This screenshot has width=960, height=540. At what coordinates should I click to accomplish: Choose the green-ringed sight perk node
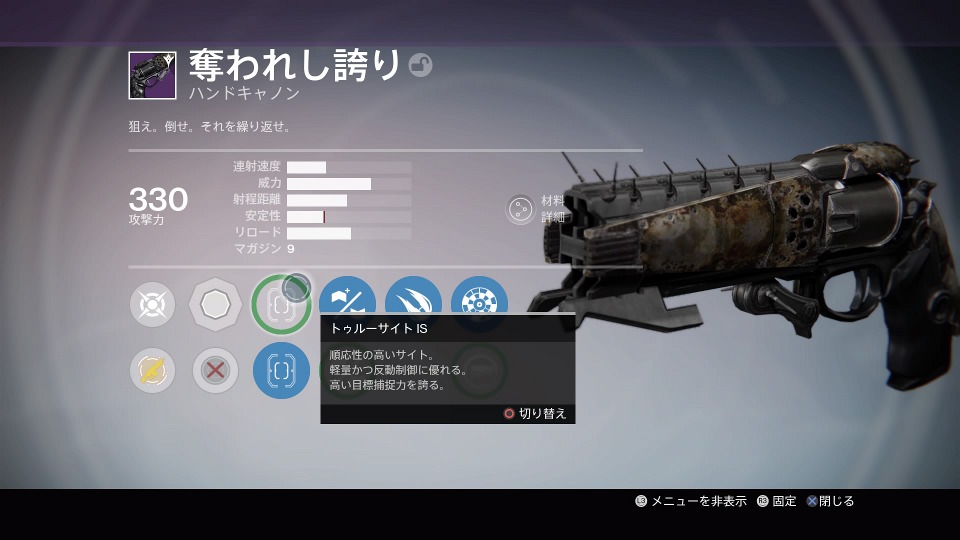[x=280, y=304]
